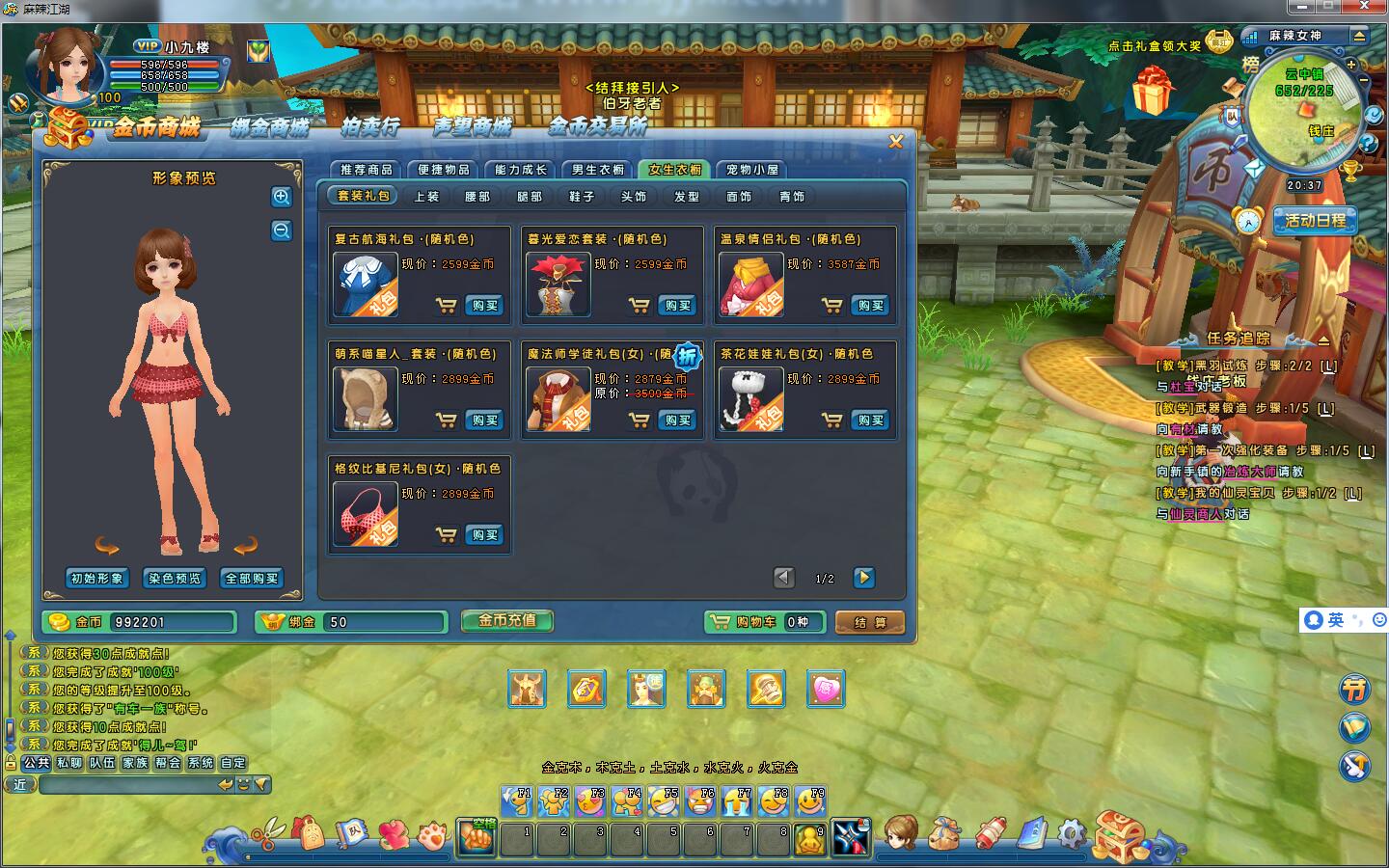
Task: Go to the next shop page
Action: point(864,578)
